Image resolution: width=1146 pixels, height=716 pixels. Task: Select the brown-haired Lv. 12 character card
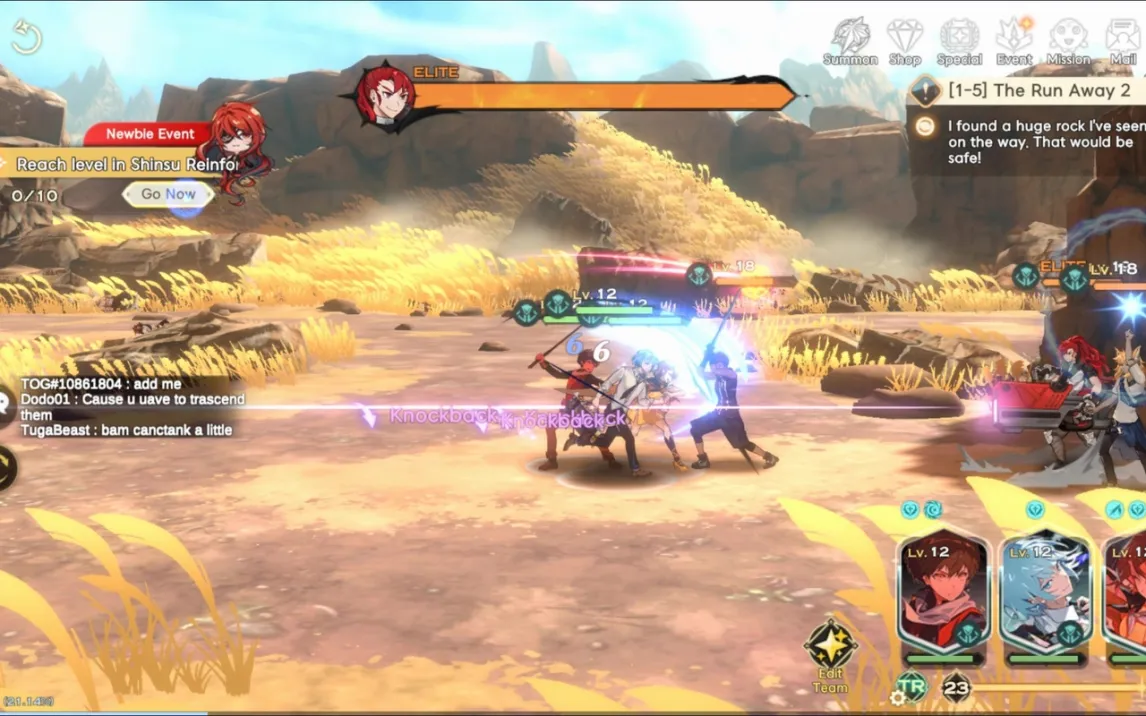click(x=943, y=592)
